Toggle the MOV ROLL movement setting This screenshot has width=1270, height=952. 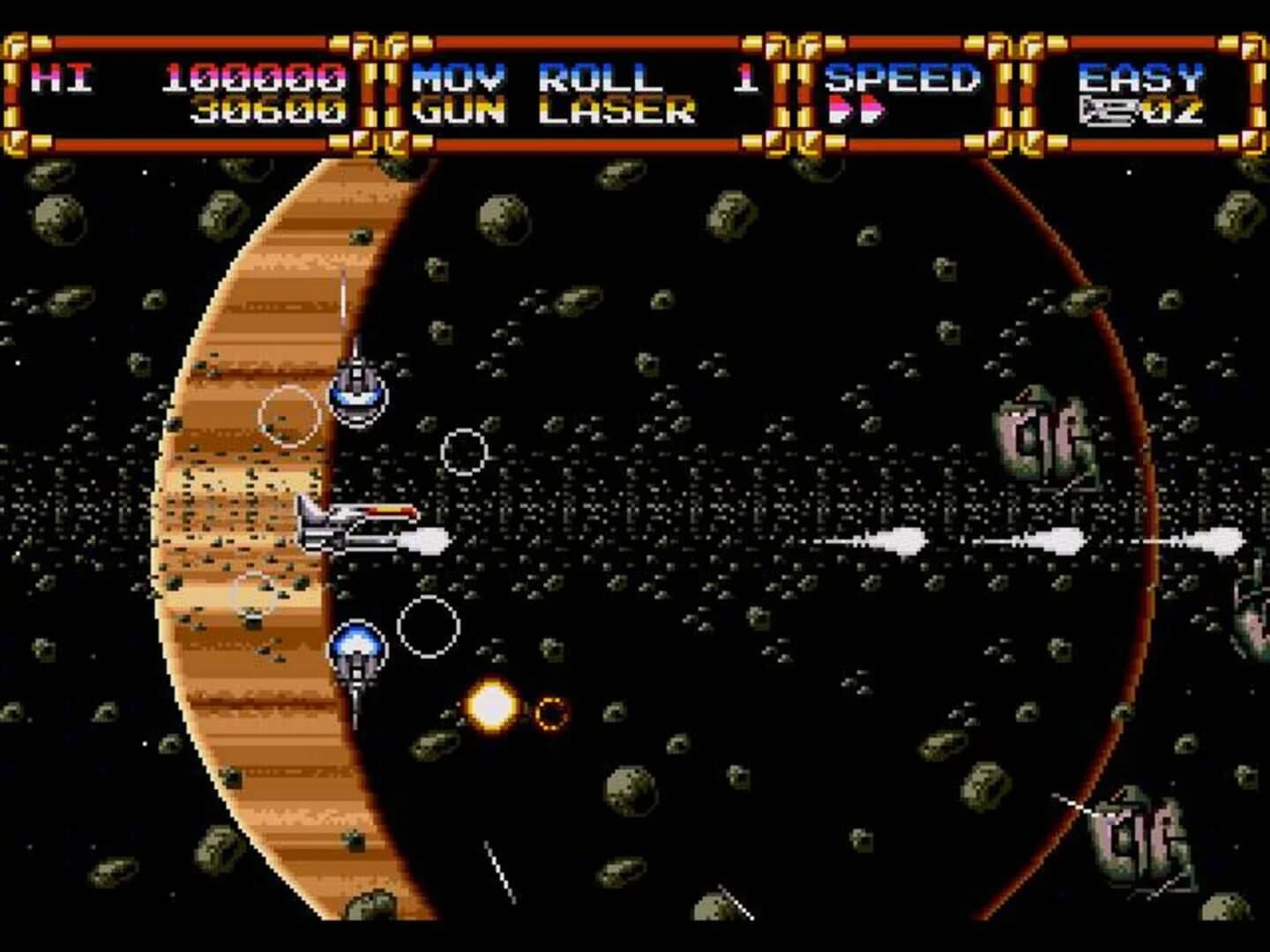(x=538, y=76)
